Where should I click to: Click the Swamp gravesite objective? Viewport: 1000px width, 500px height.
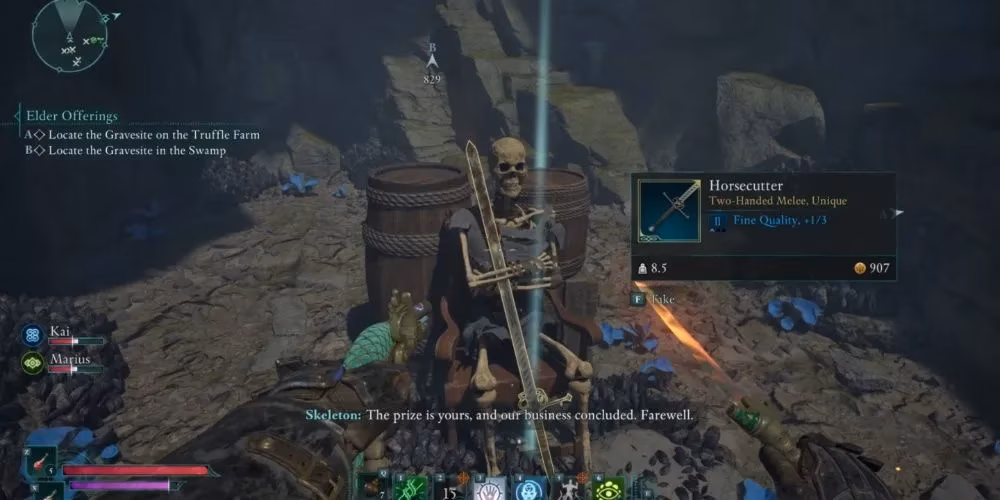click(131, 151)
